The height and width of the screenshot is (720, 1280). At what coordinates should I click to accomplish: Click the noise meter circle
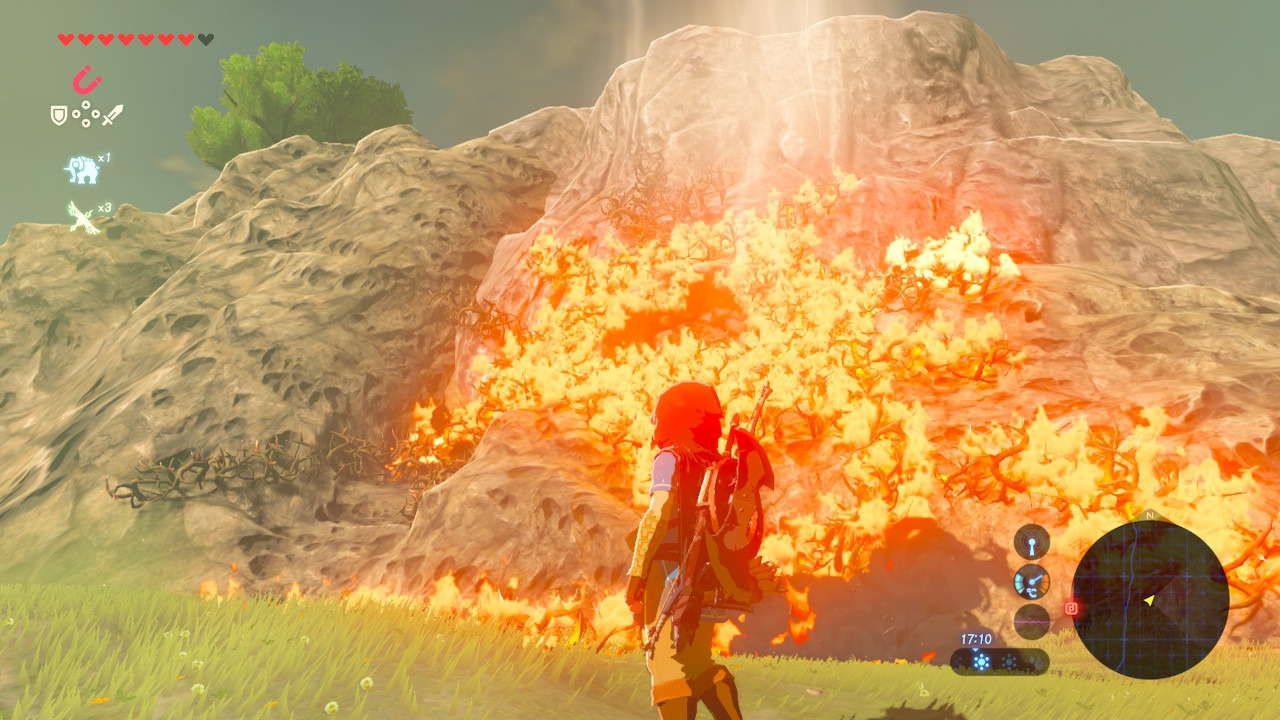(x=1032, y=621)
